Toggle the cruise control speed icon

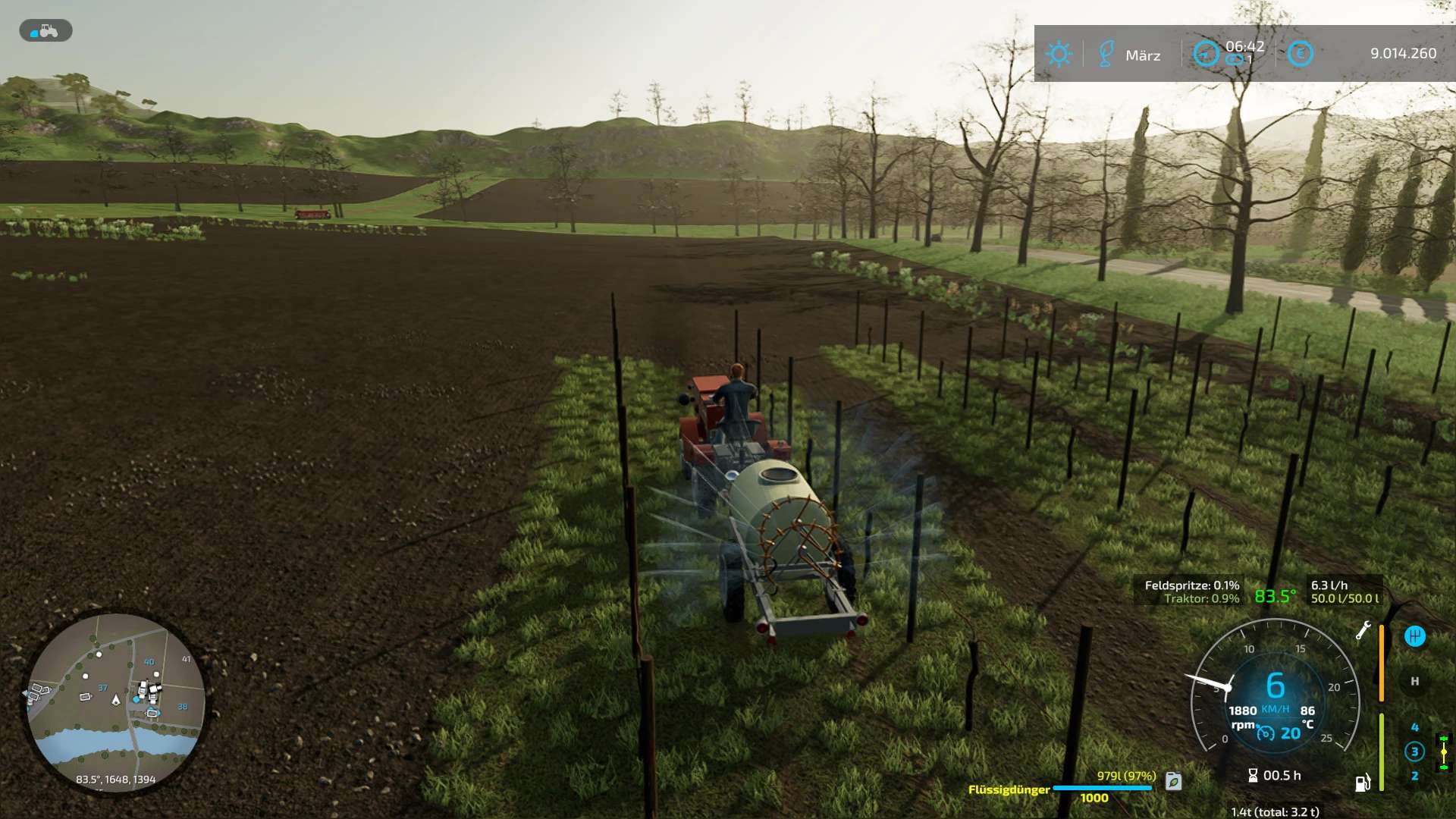(x=1266, y=733)
